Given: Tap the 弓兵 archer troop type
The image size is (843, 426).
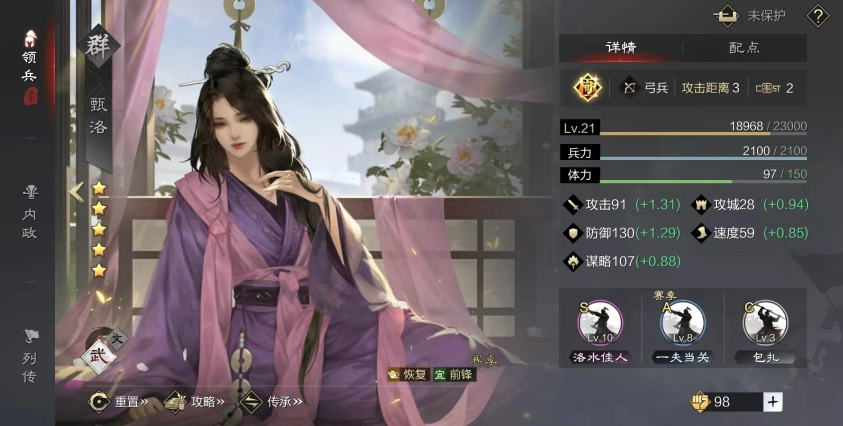Looking at the screenshot, I should coord(644,88).
